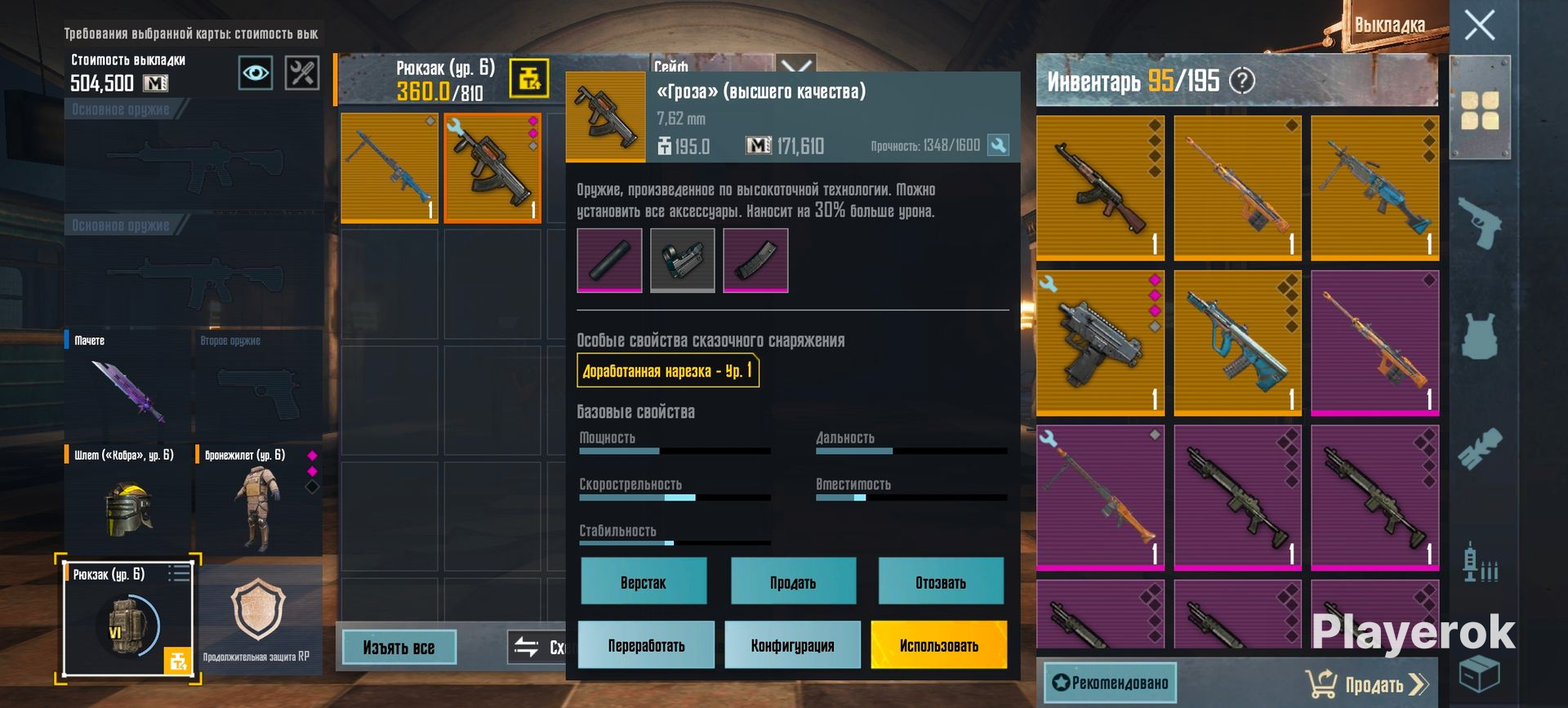
Task: Choose the Отозвать button
Action: click(941, 581)
